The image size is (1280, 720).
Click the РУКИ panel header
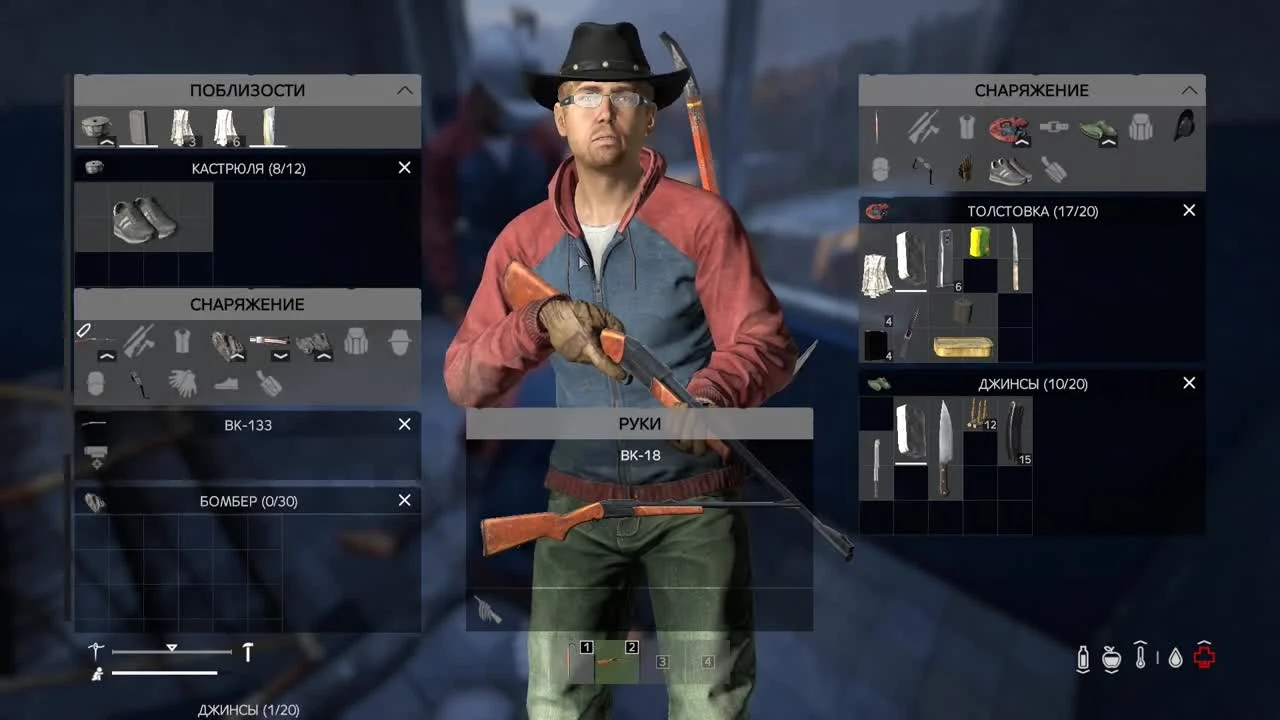[x=639, y=424]
